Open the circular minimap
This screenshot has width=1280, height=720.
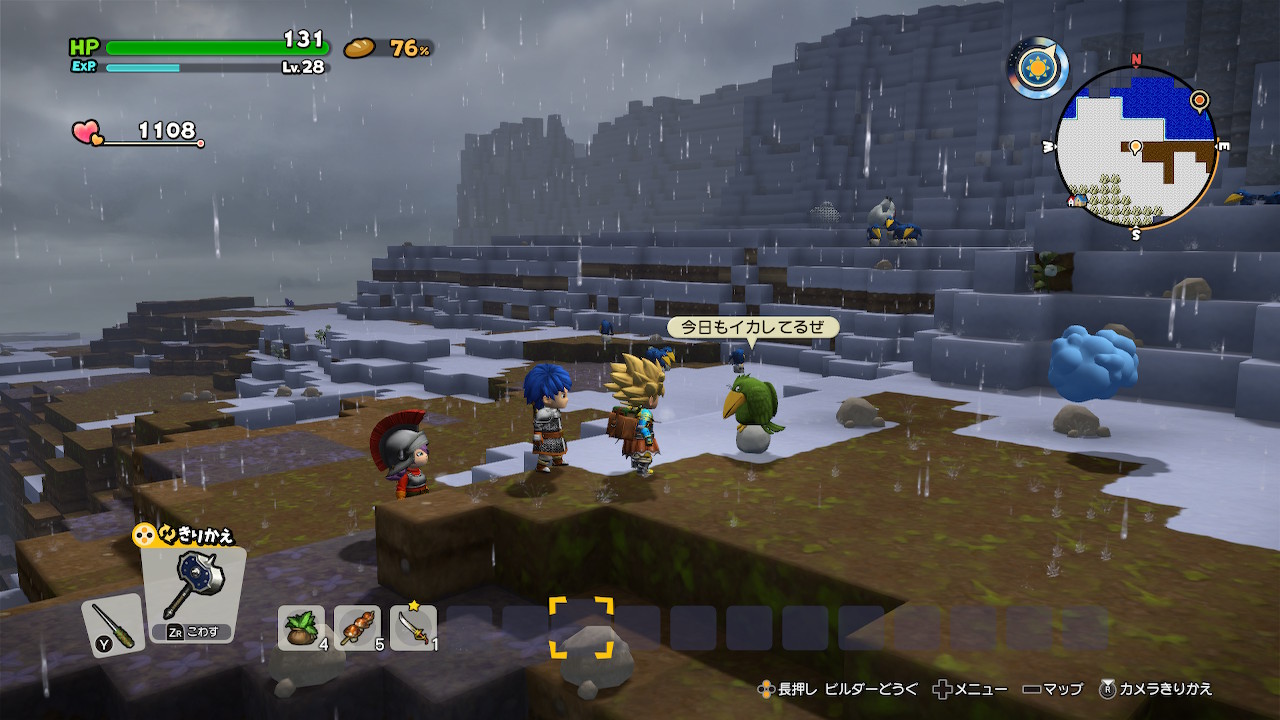click(1135, 146)
